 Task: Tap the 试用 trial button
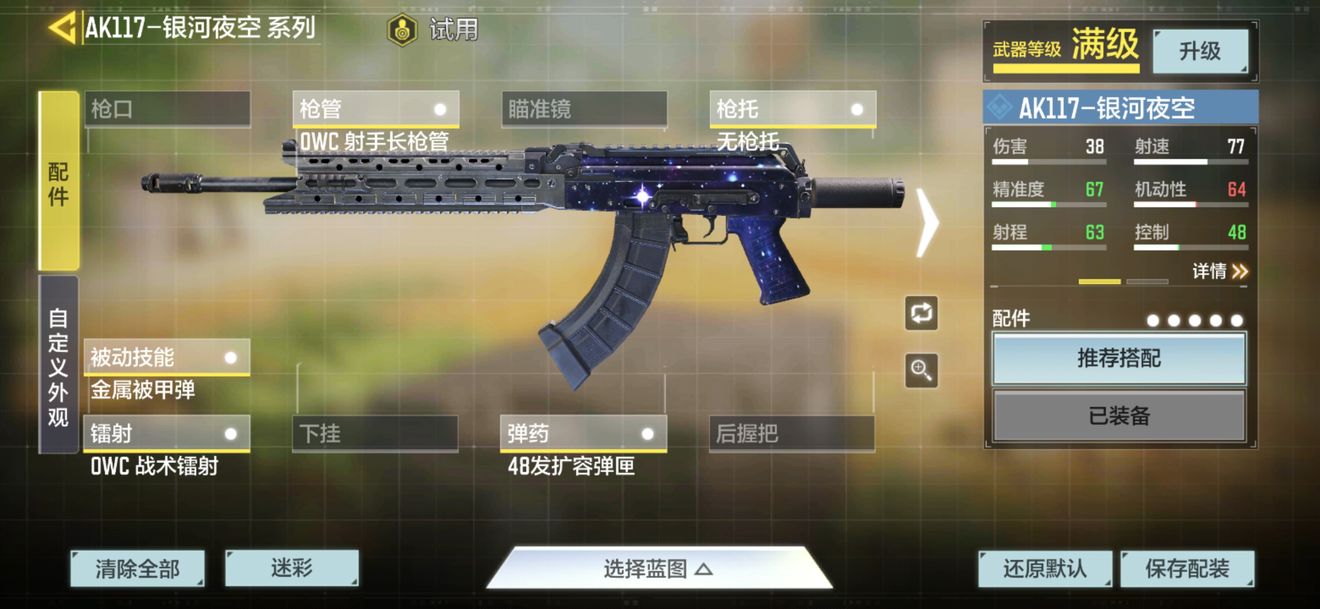pos(434,29)
